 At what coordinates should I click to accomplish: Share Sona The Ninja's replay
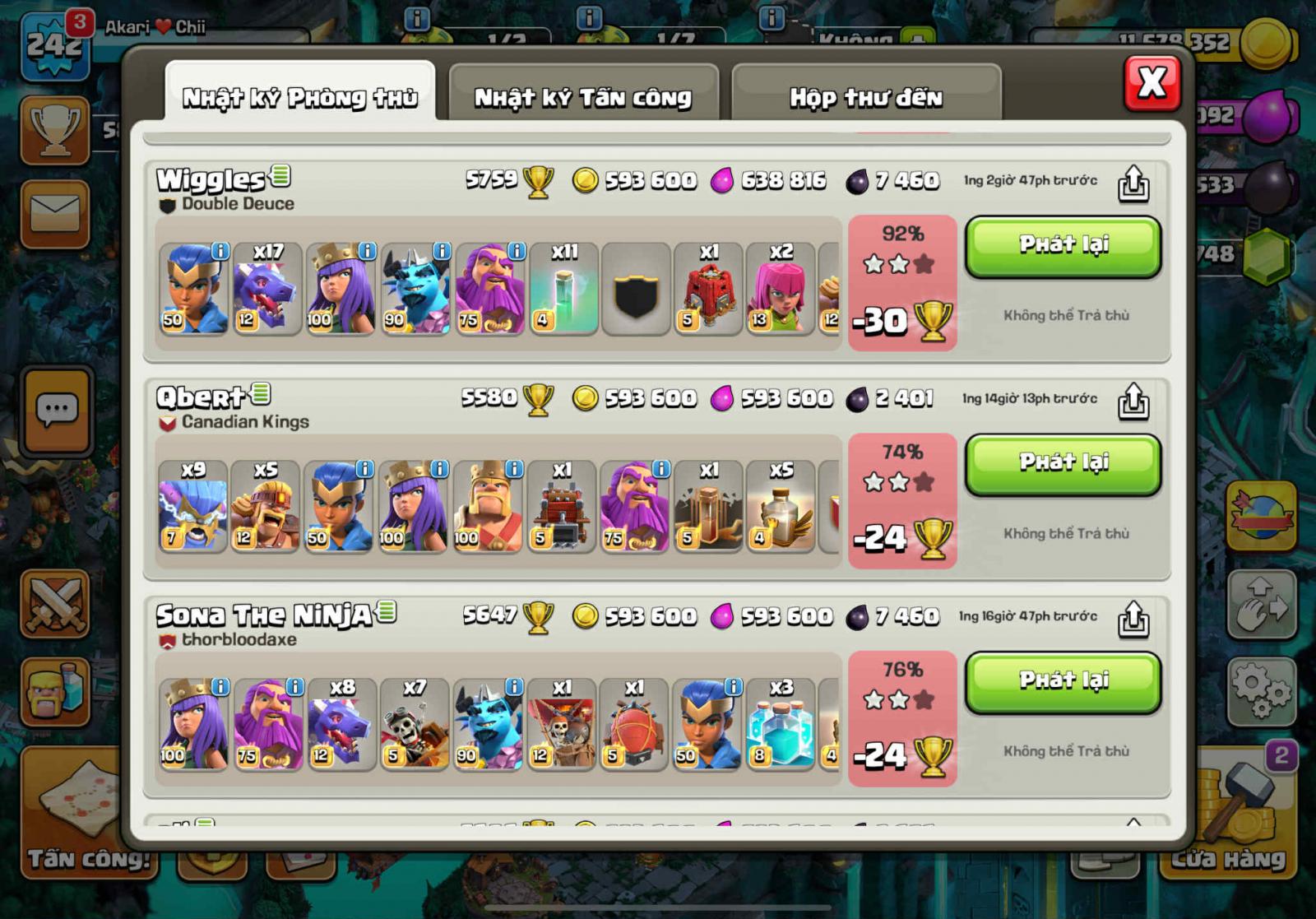(x=1133, y=619)
